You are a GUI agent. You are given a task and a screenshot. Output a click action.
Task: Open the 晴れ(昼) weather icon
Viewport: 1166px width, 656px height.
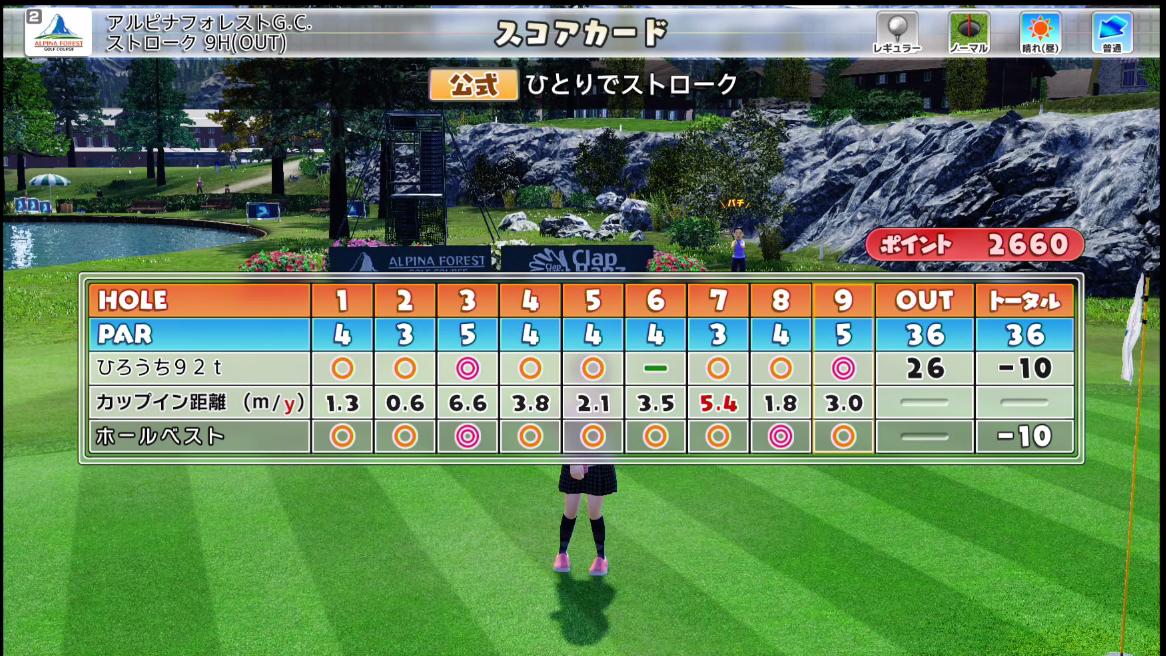pyautogui.click(x=1040, y=32)
